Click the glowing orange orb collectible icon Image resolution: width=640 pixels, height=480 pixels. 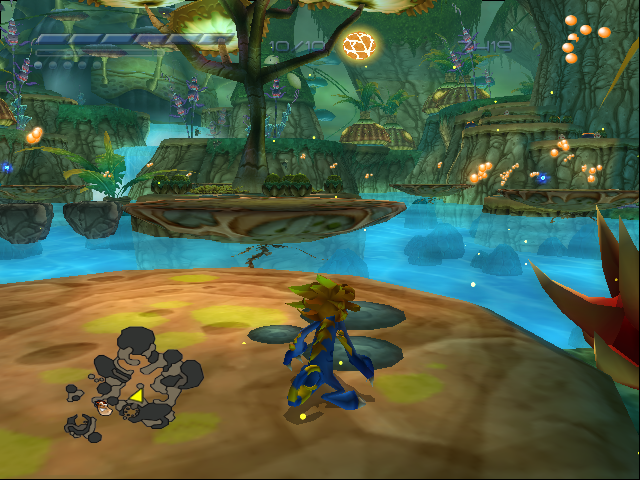357,44
